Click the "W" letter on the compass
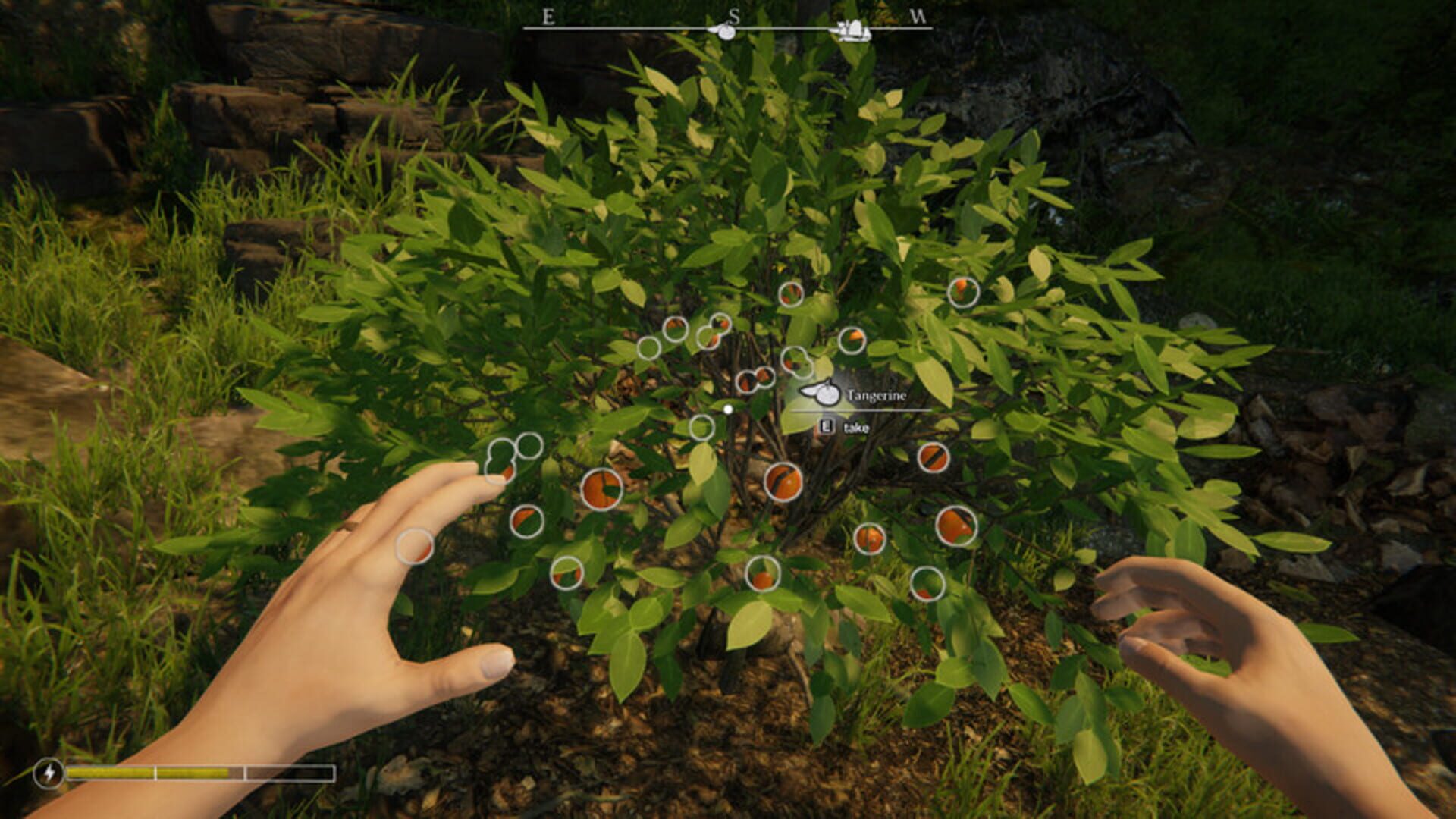 (919, 15)
